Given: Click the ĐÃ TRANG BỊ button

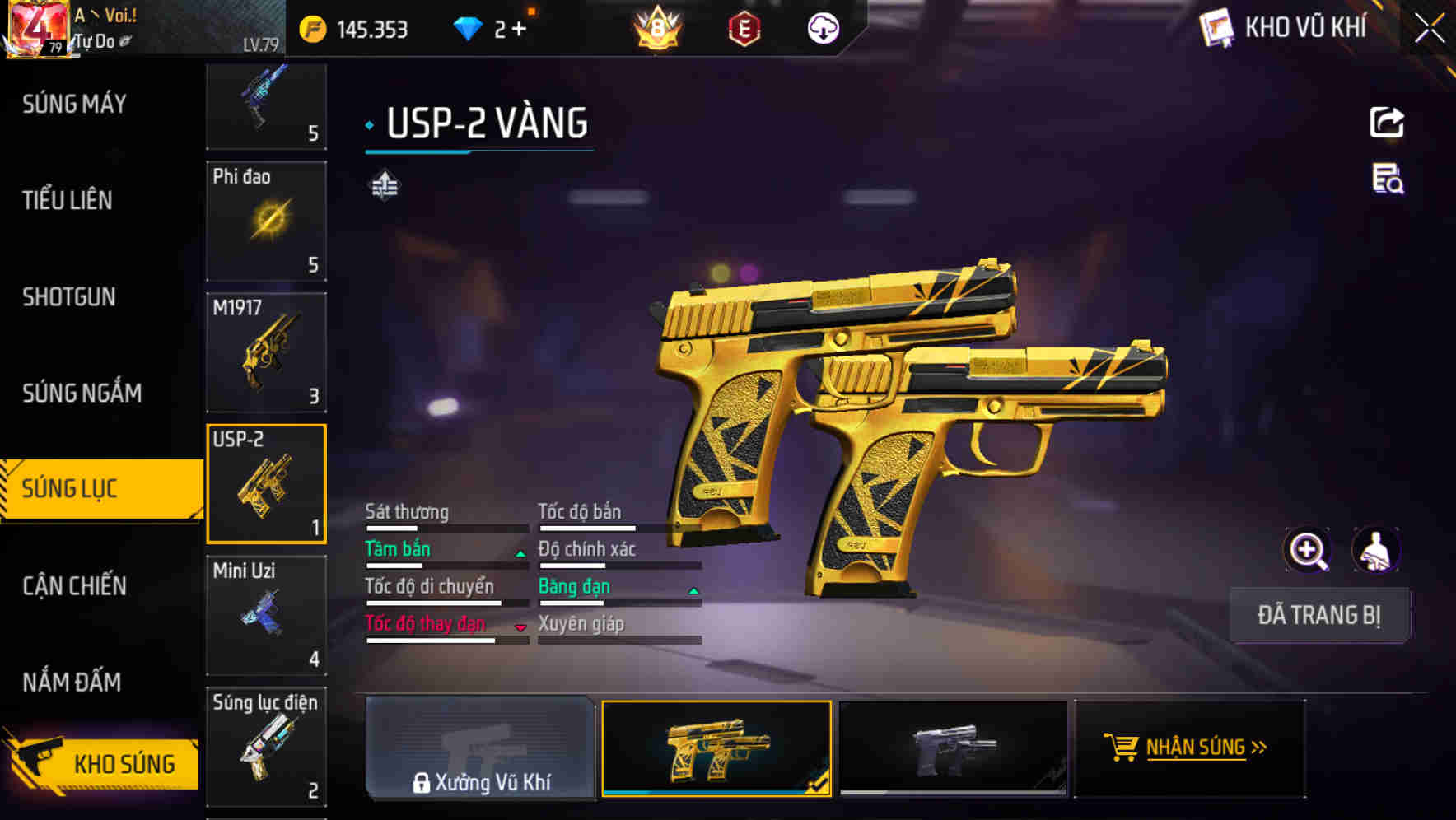Looking at the screenshot, I should coord(1319,614).
